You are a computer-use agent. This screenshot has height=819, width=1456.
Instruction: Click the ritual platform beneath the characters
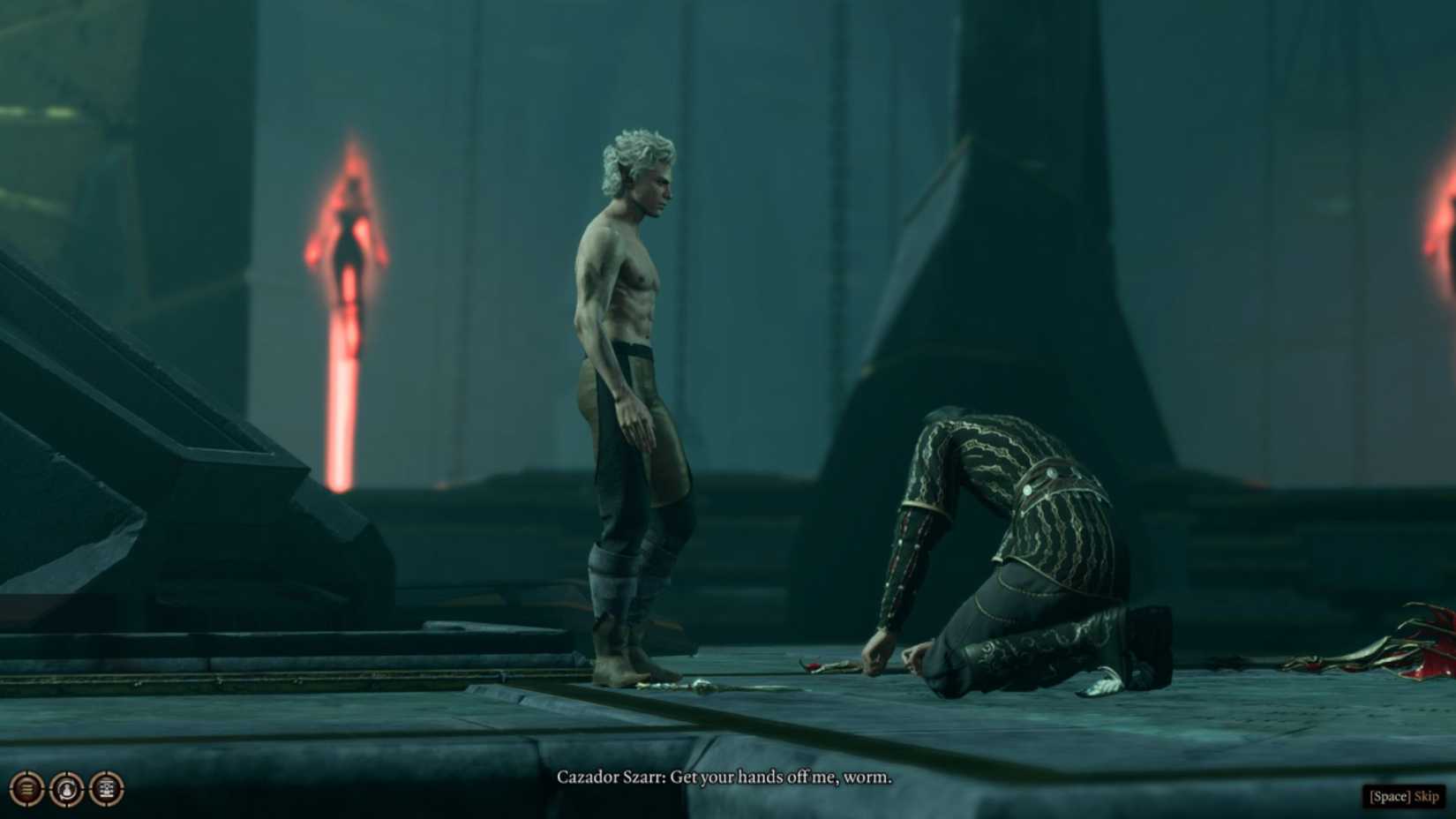click(x=529, y=724)
